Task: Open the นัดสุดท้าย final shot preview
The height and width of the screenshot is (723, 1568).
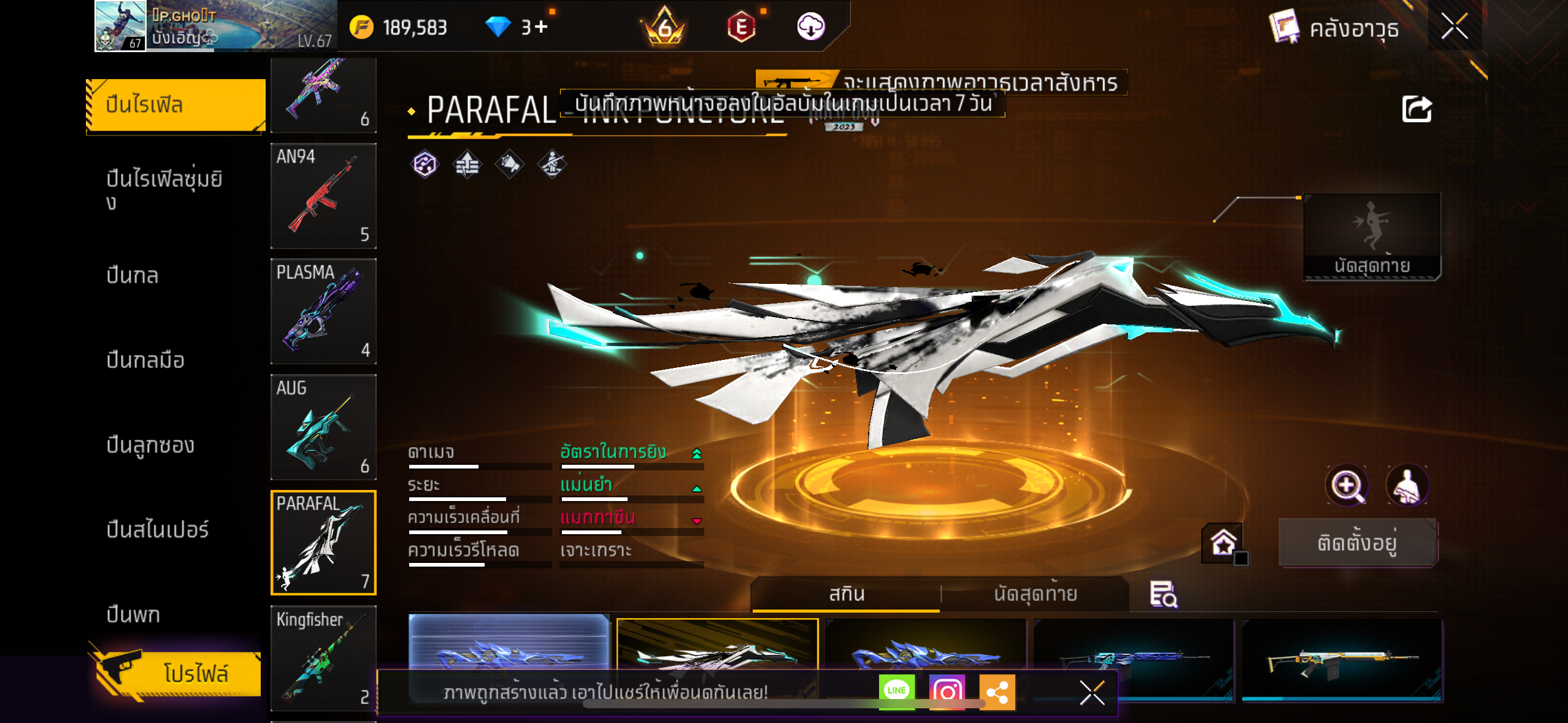Action: coord(1372,237)
